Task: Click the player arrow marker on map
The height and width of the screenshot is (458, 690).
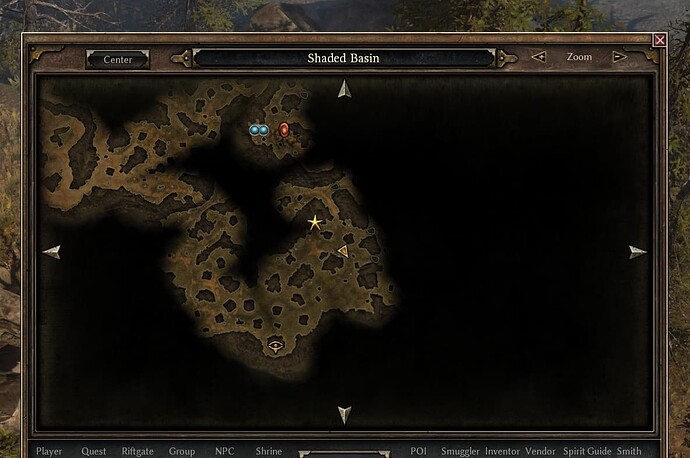Action: pos(343,251)
